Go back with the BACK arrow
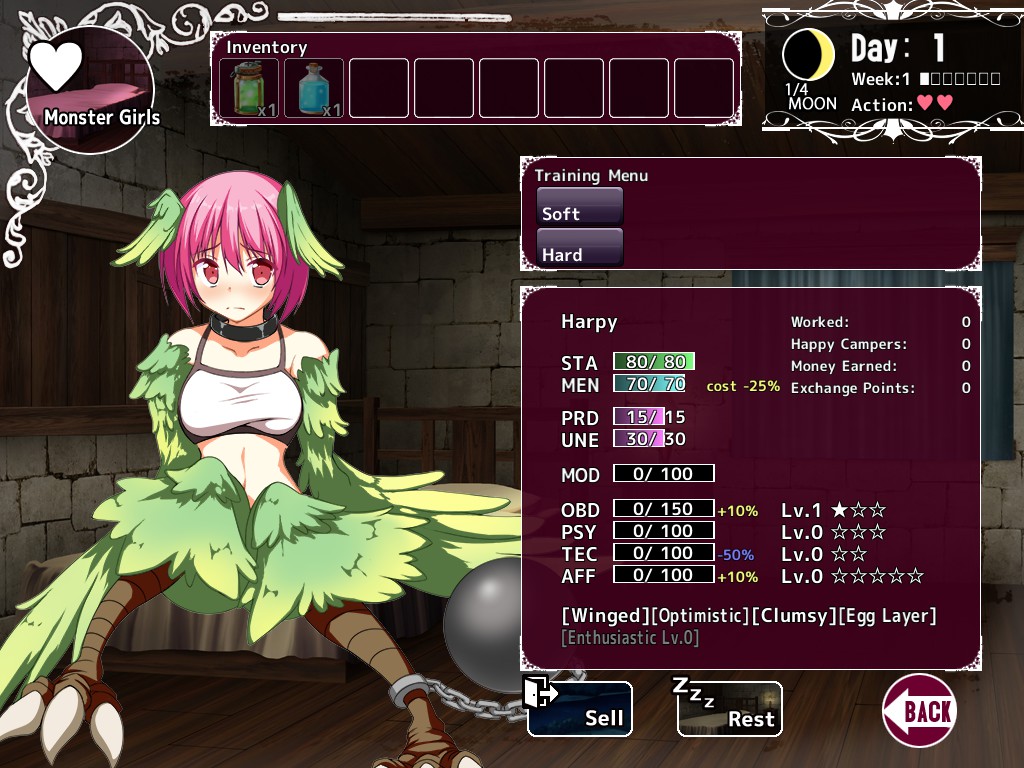The width and height of the screenshot is (1024, 768). click(x=919, y=710)
